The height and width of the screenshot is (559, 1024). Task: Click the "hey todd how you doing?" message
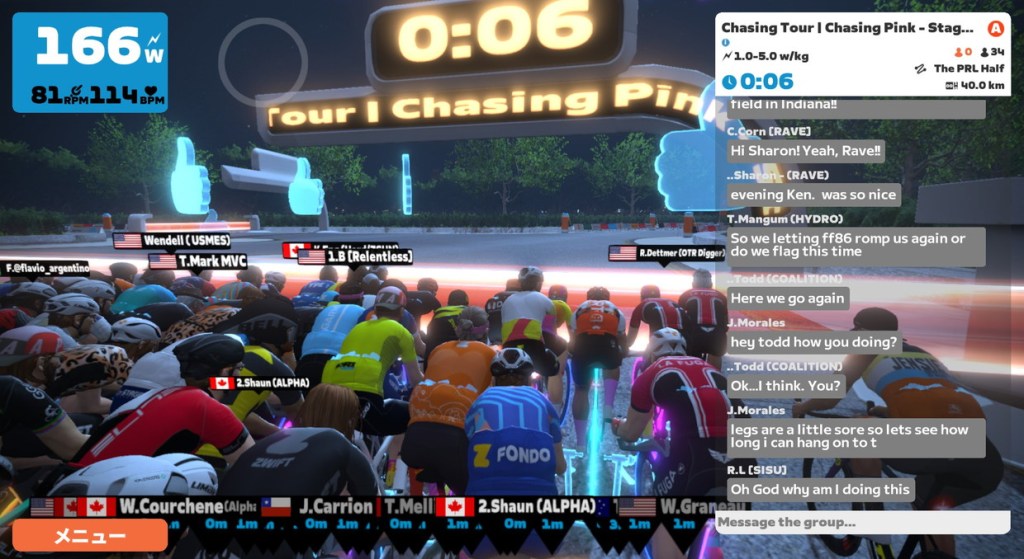coord(815,342)
